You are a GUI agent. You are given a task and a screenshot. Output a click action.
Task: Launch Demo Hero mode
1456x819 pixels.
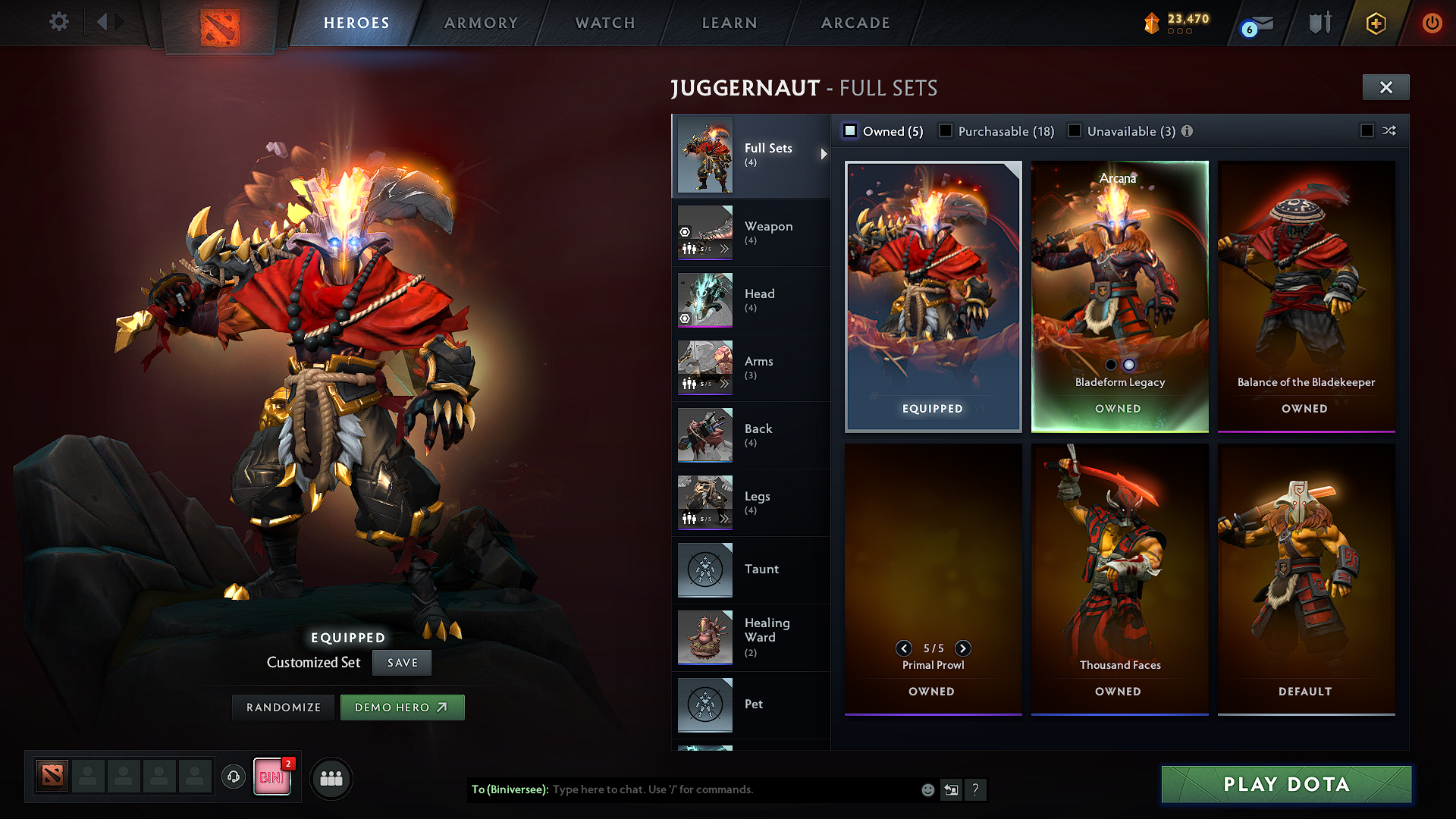point(402,708)
